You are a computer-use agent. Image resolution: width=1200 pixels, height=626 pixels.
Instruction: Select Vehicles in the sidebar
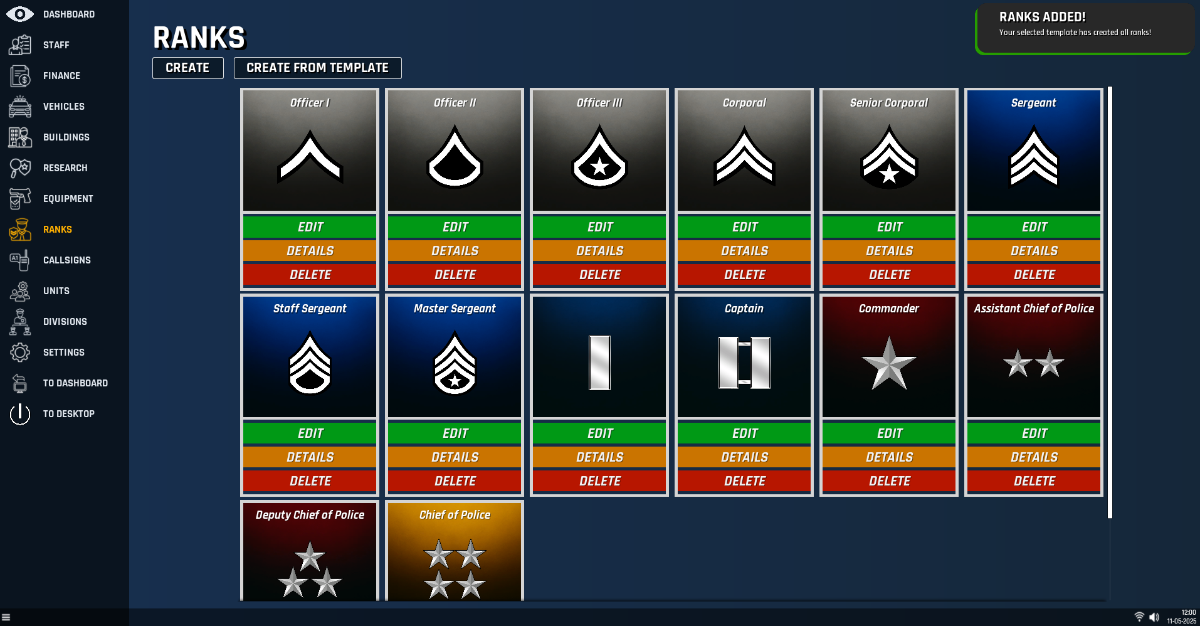coord(63,107)
